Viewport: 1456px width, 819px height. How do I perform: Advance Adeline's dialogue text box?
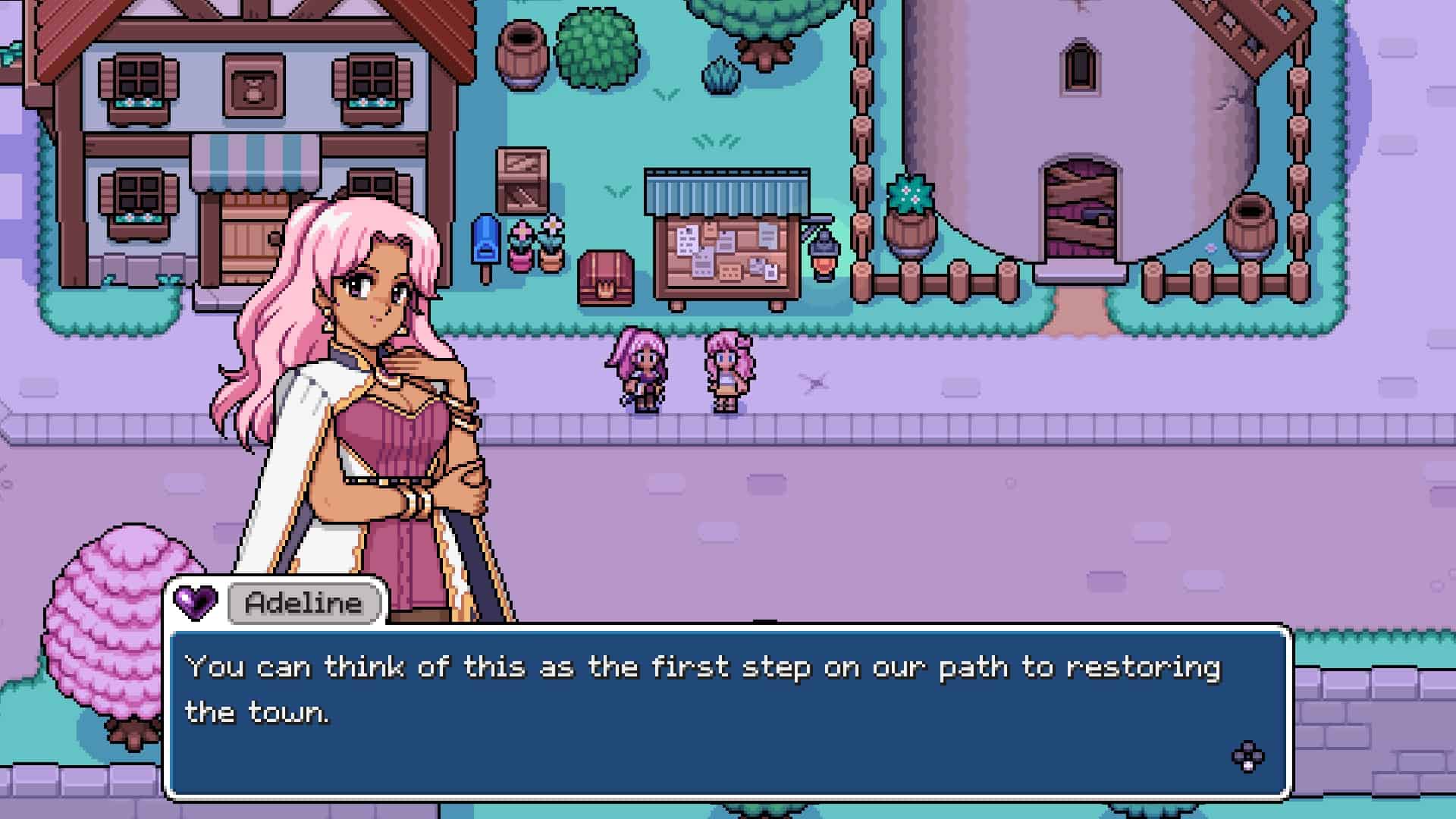(728, 713)
